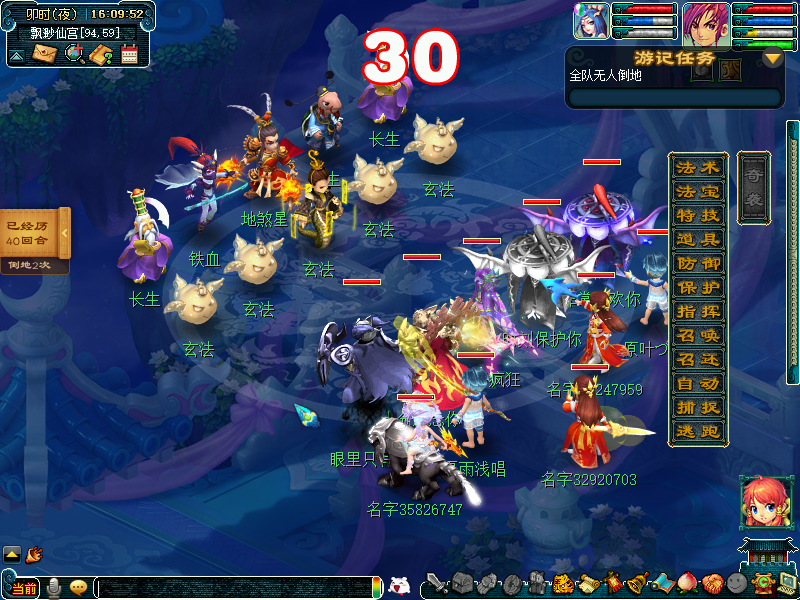800x600 pixels.
Task: Select the 保护 protect command
Action: tap(697, 287)
